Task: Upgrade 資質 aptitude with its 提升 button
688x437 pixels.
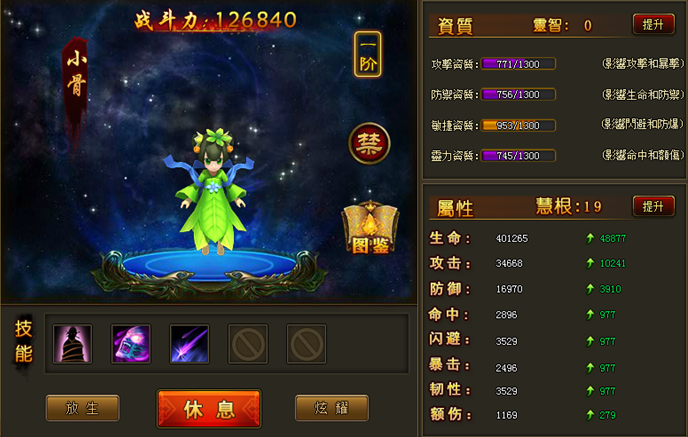Action: coord(653,24)
